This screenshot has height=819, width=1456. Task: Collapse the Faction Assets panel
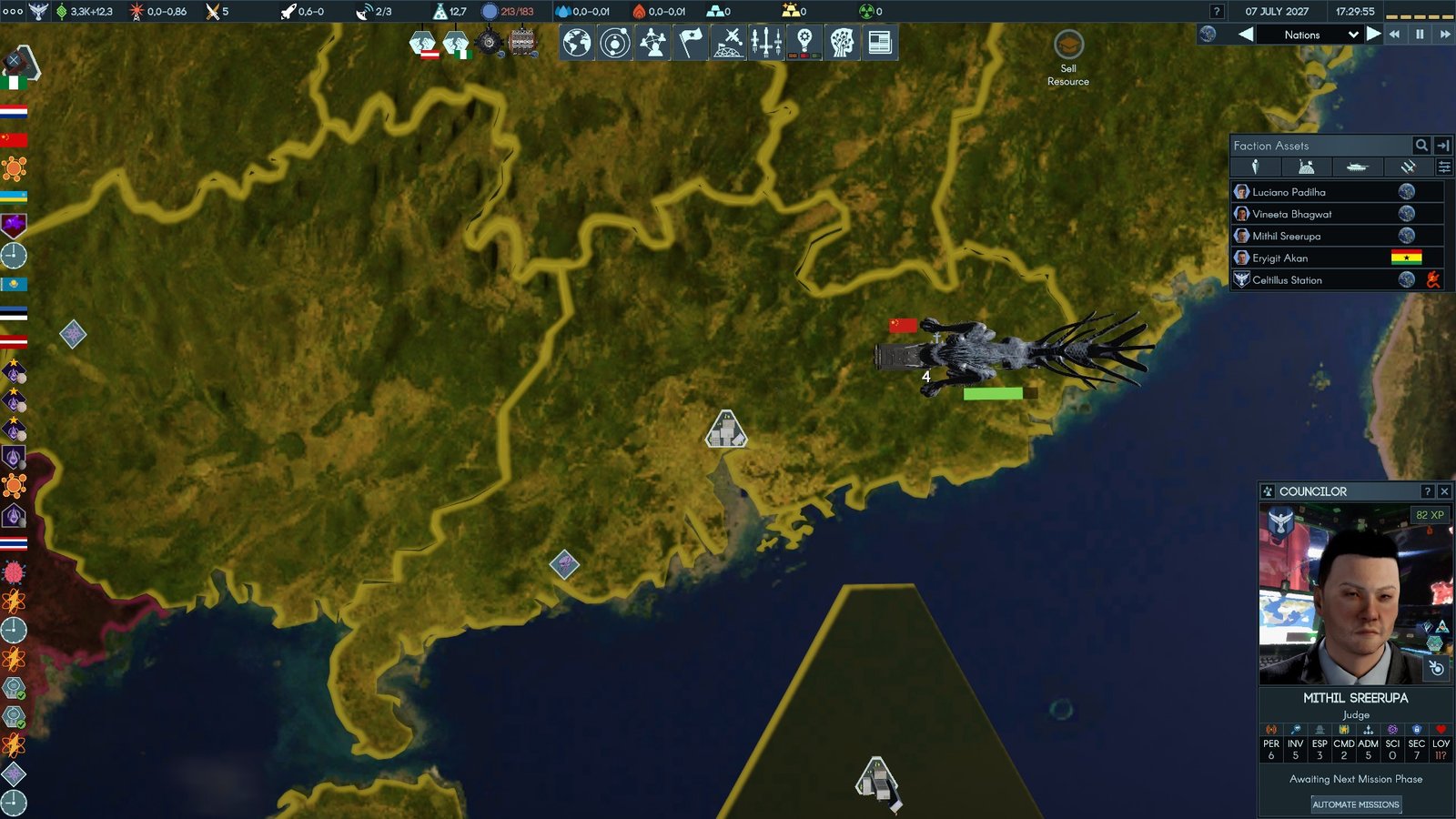pos(1443,146)
